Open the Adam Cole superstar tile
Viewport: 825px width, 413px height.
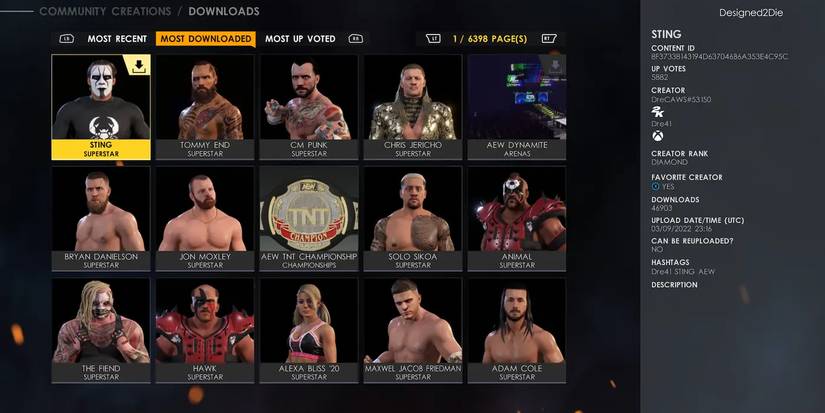(x=517, y=328)
